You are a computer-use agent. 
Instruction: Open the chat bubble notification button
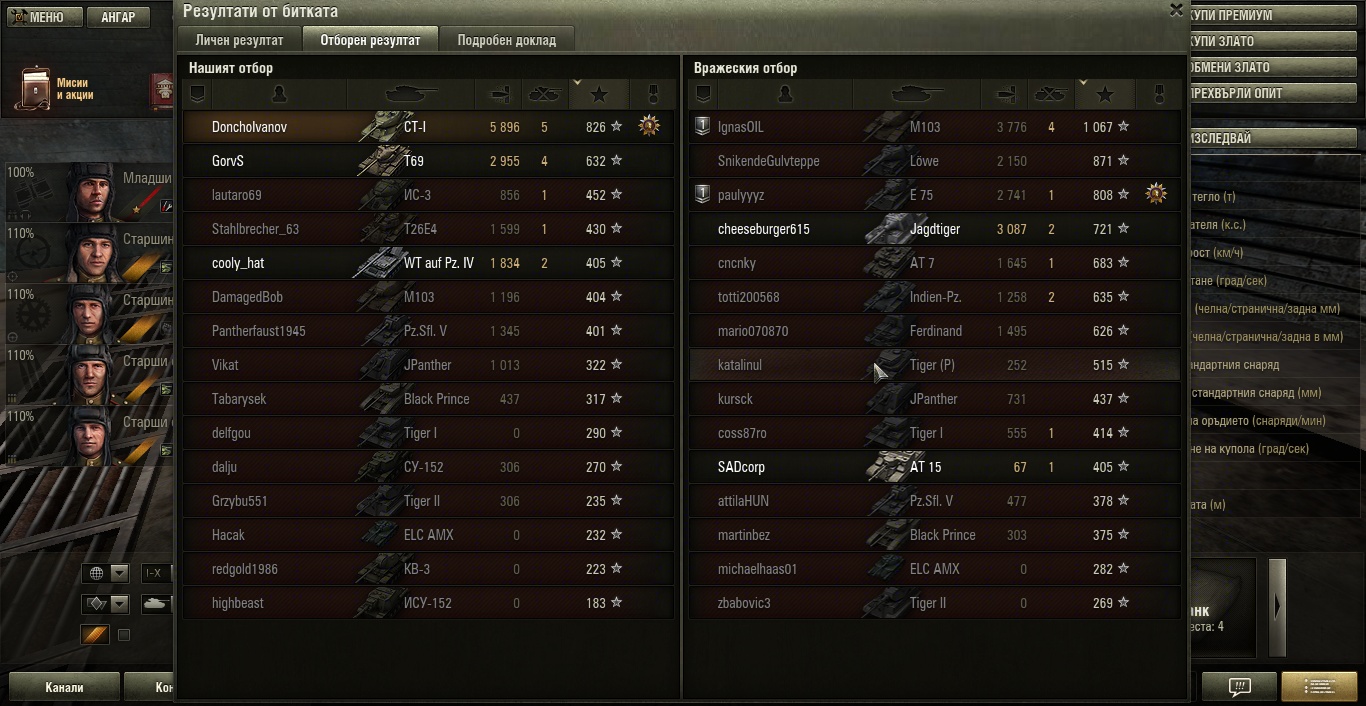[1239, 687]
